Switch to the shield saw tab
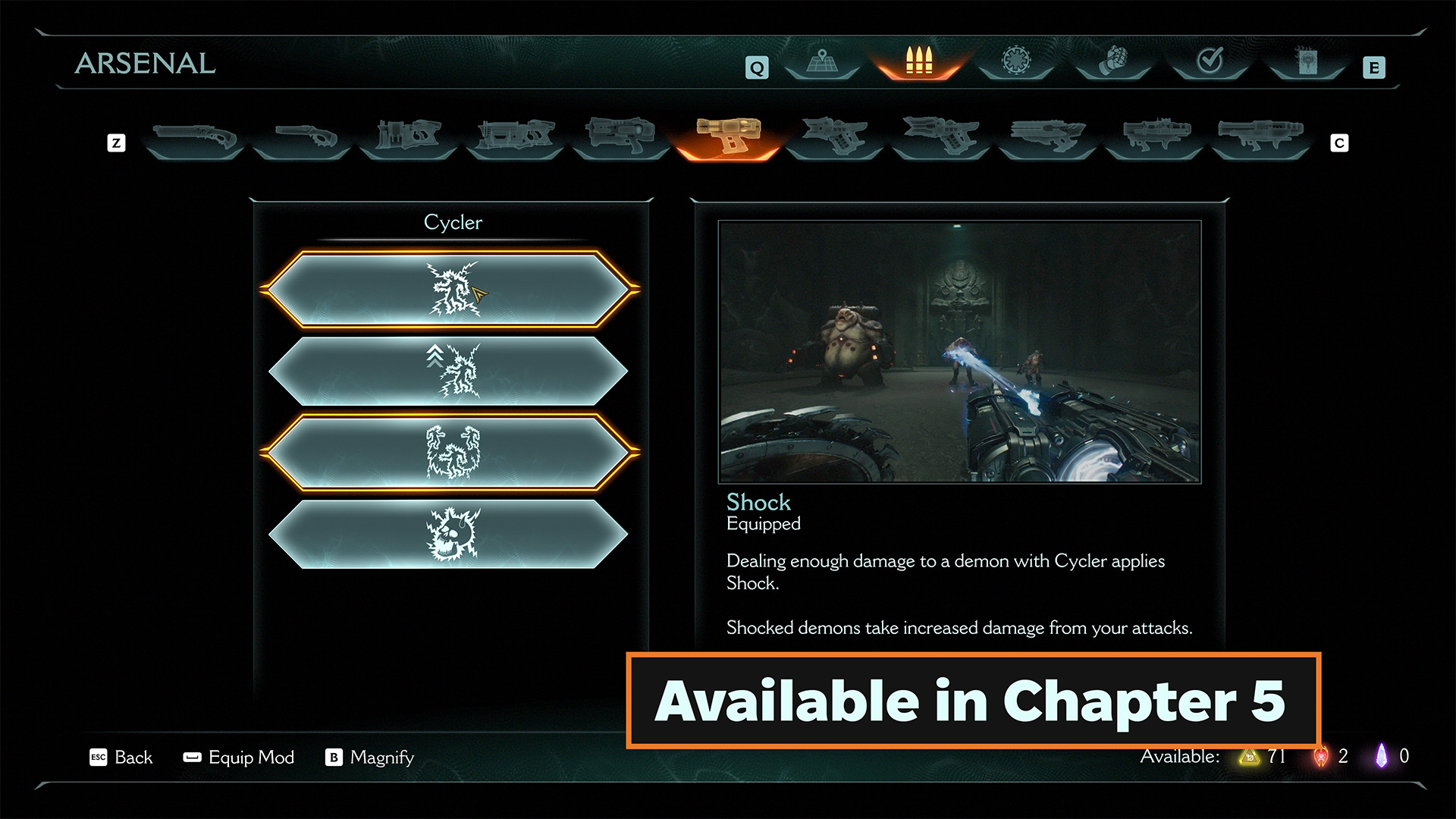The width and height of the screenshot is (1456, 819). [x=1016, y=61]
